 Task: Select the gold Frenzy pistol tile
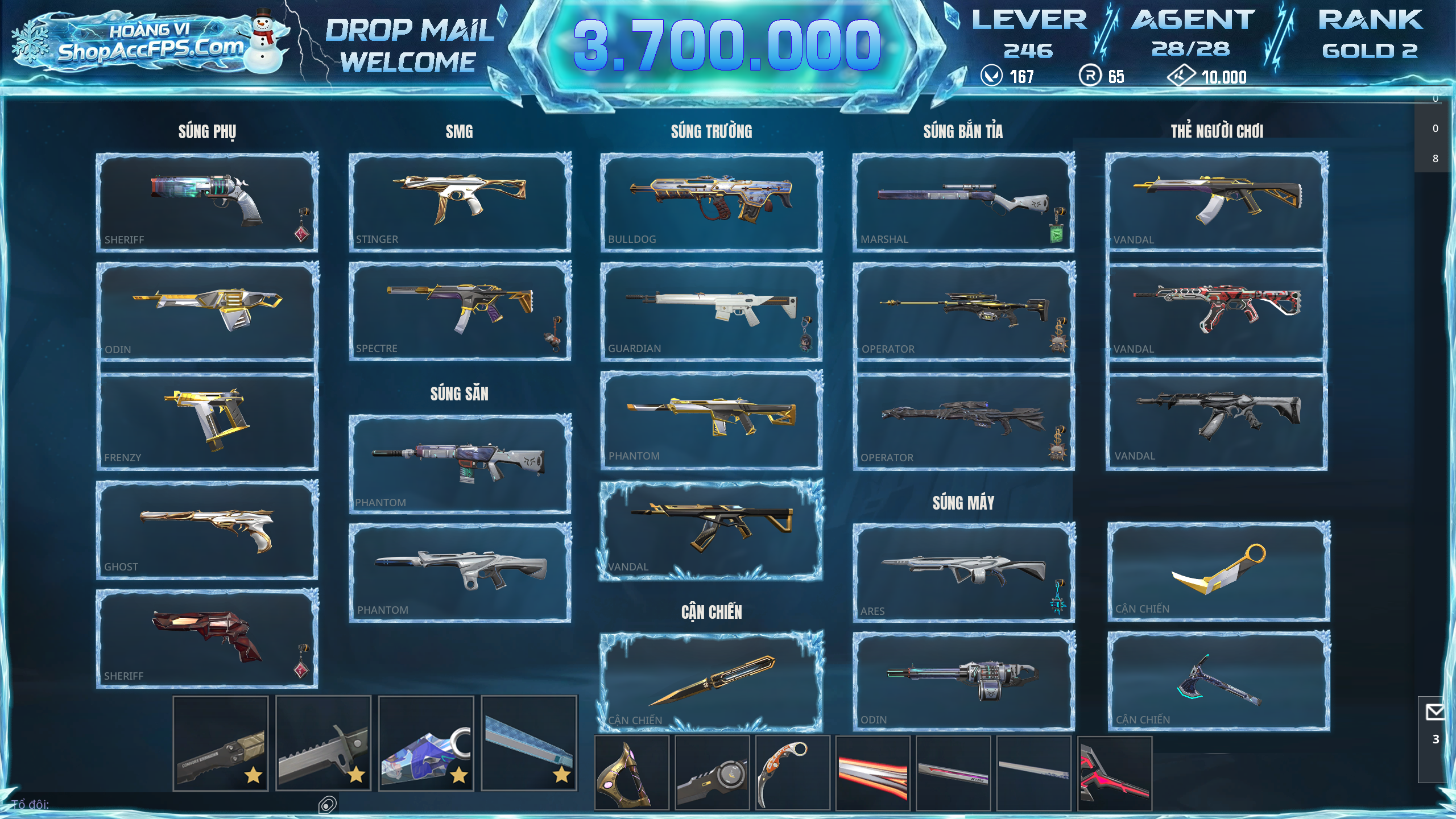(207, 421)
